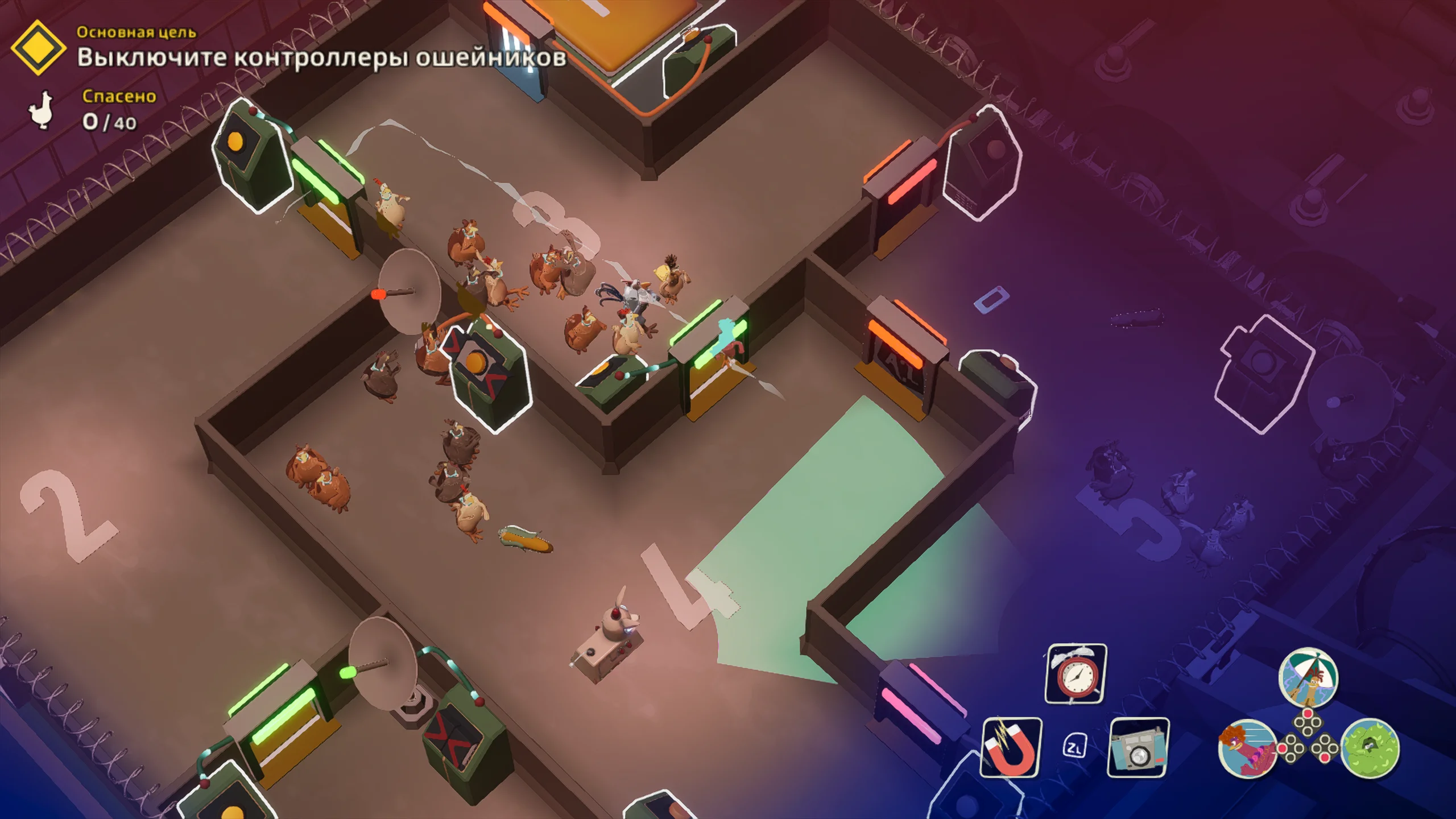The width and height of the screenshot is (1456, 819).
Task: Select the alarm clock gadget
Action: click(1076, 674)
